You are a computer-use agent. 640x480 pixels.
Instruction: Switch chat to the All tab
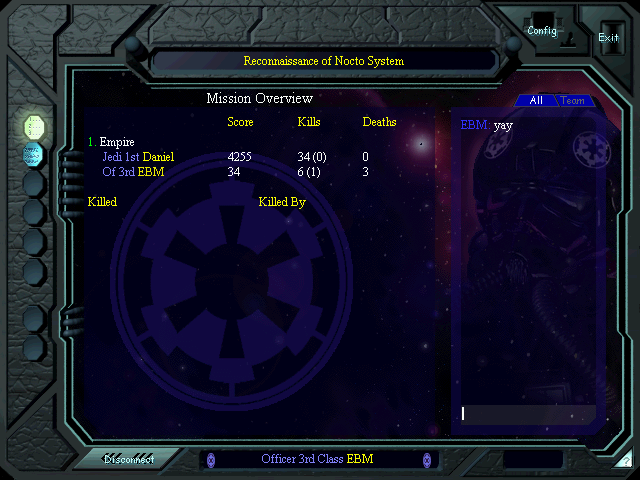coord(536,101)
